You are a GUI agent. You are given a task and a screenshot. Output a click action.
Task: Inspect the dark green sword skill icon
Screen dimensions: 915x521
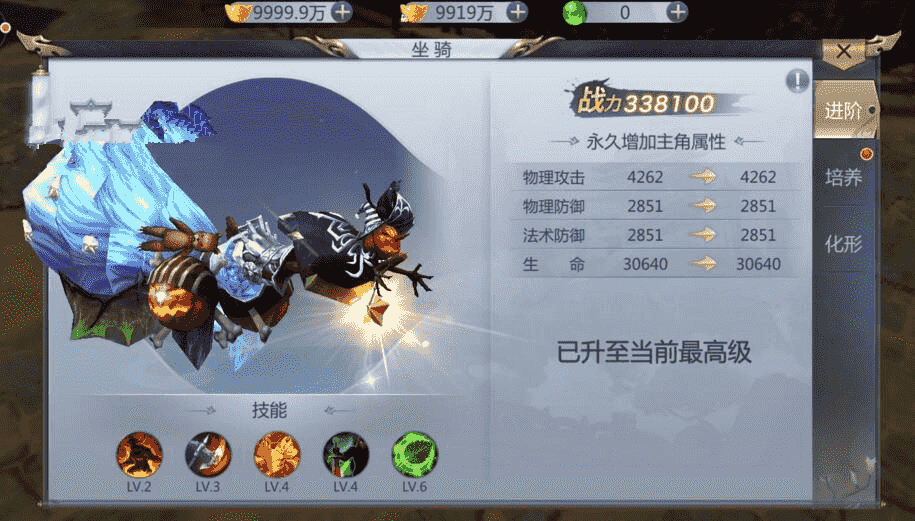point(345,454)
